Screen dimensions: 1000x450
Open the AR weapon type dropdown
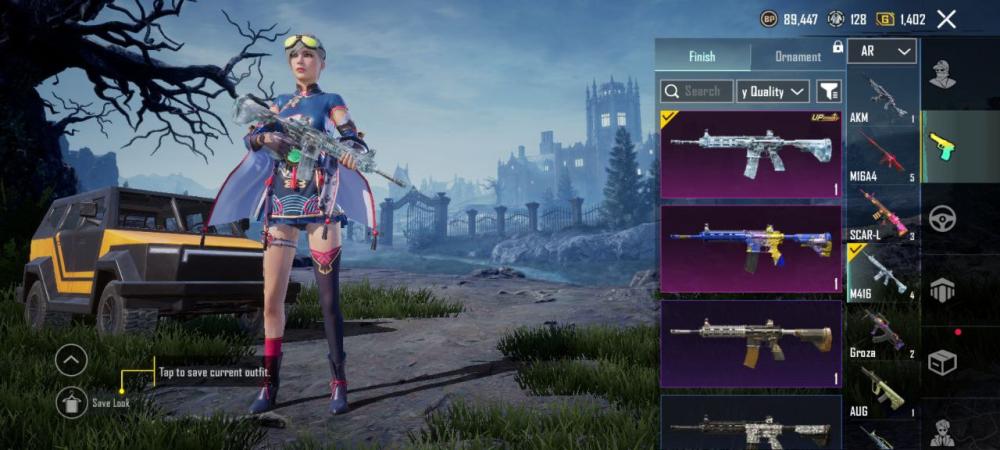point(881,51)
